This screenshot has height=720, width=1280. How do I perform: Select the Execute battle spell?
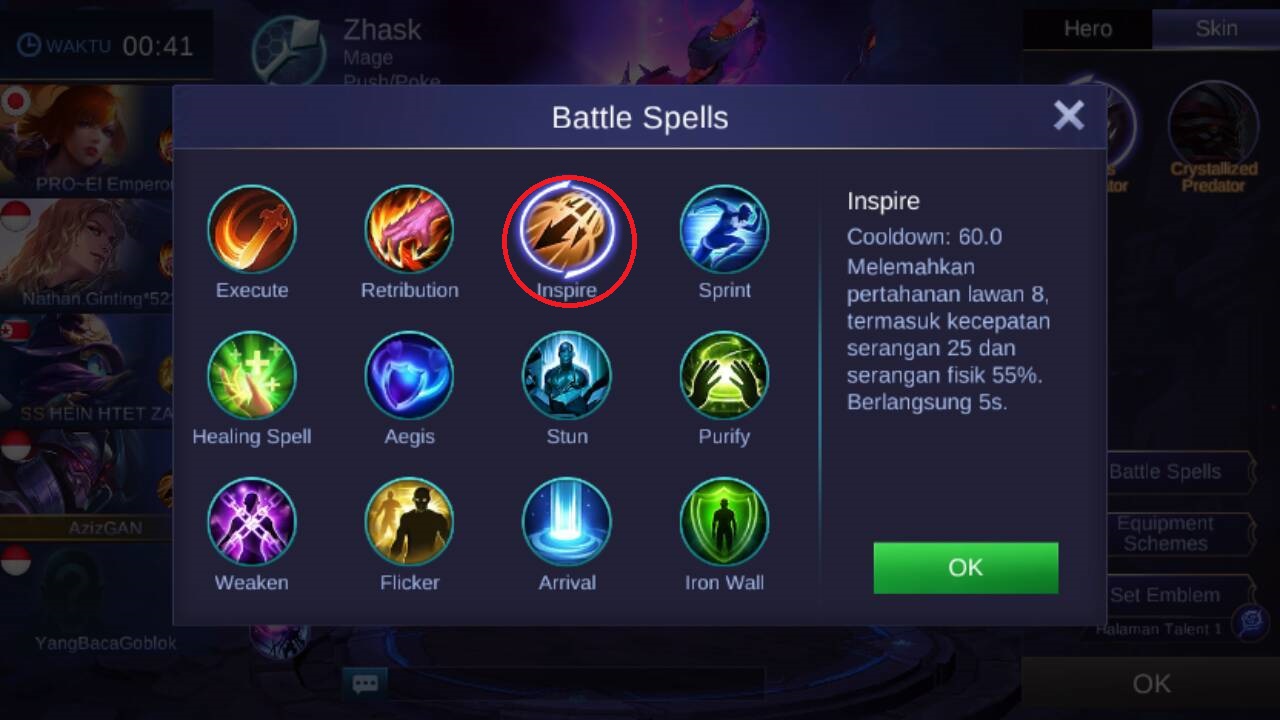tap(252, 230)
